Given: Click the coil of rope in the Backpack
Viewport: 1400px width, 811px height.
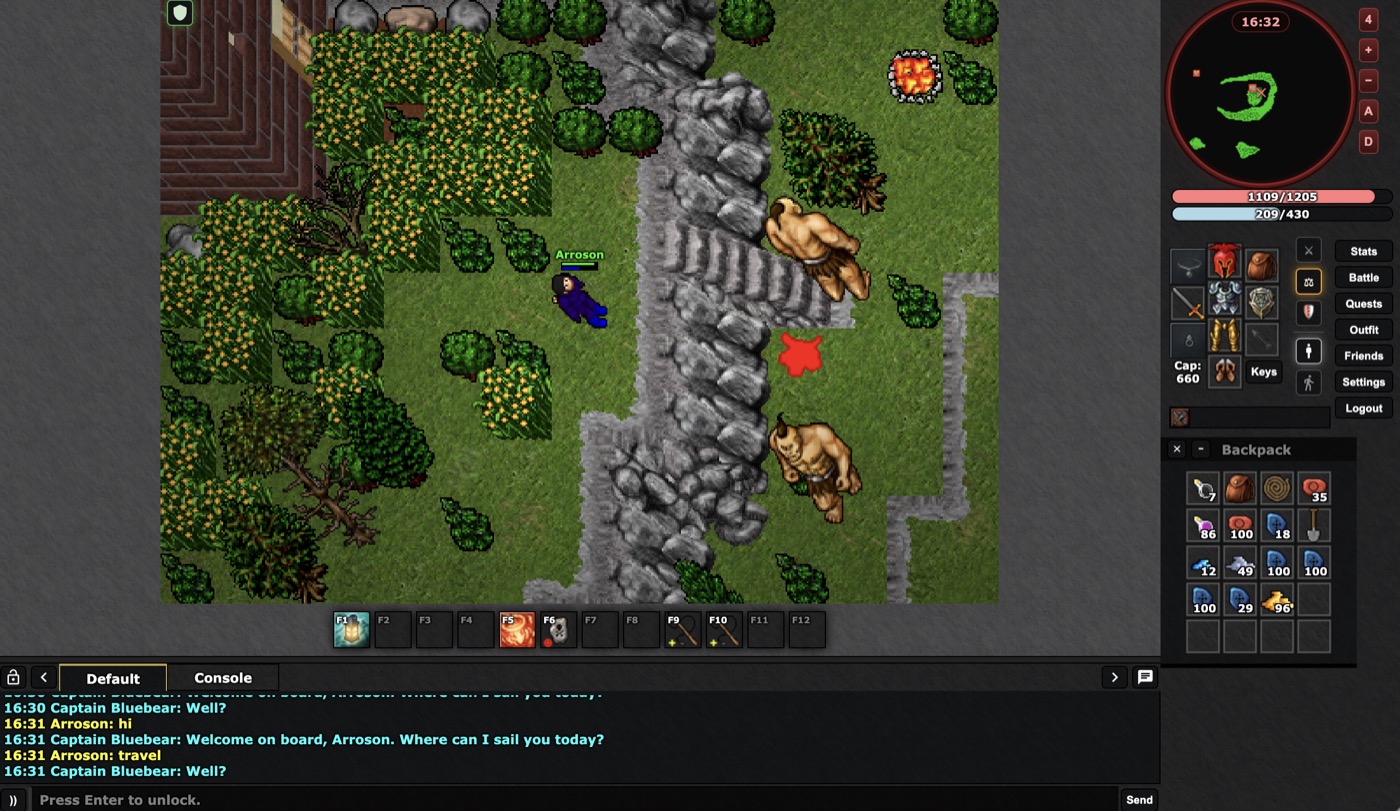Looking at the screenshot, I should pyautogui.click(x=1277, y=488).
